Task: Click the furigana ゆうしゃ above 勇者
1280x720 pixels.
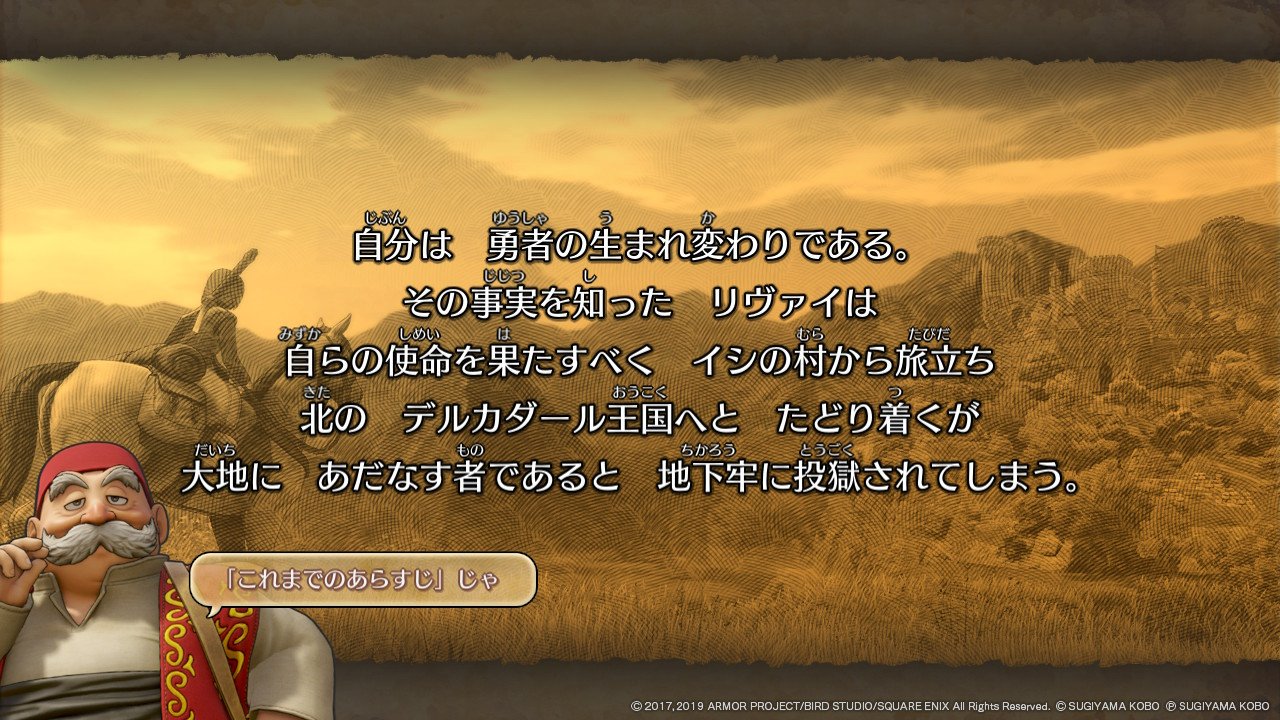Action: pyautogui.click(x=518, y=218)
